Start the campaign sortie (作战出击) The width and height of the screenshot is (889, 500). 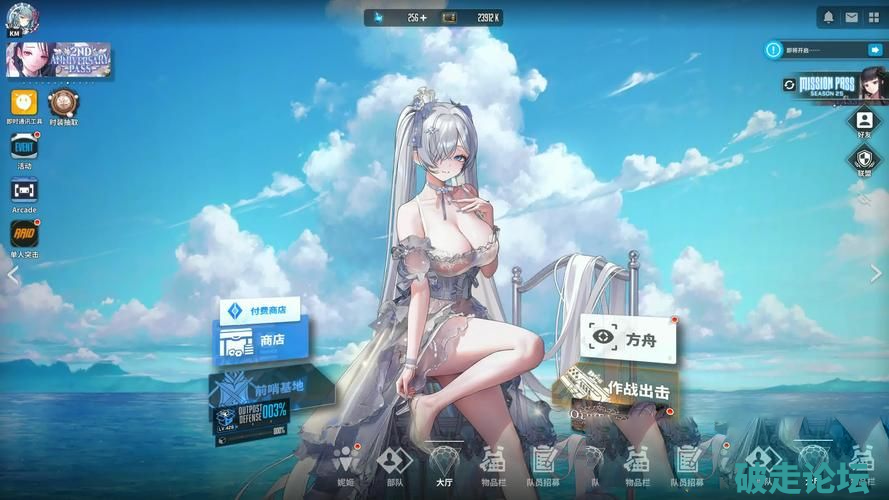[x=628, y=390]
